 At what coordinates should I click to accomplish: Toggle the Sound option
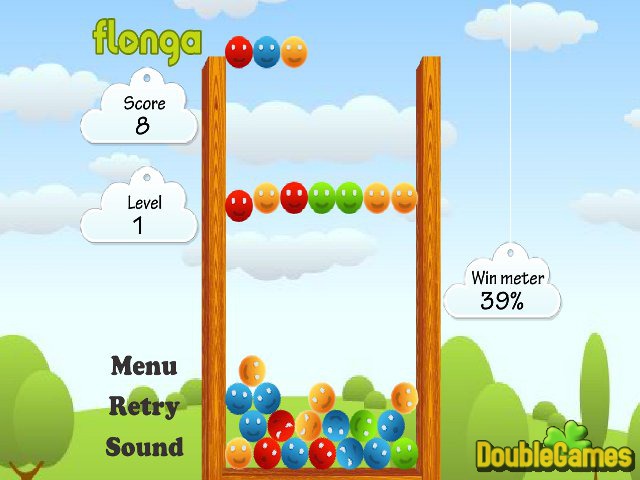click(x=144, y=447)
